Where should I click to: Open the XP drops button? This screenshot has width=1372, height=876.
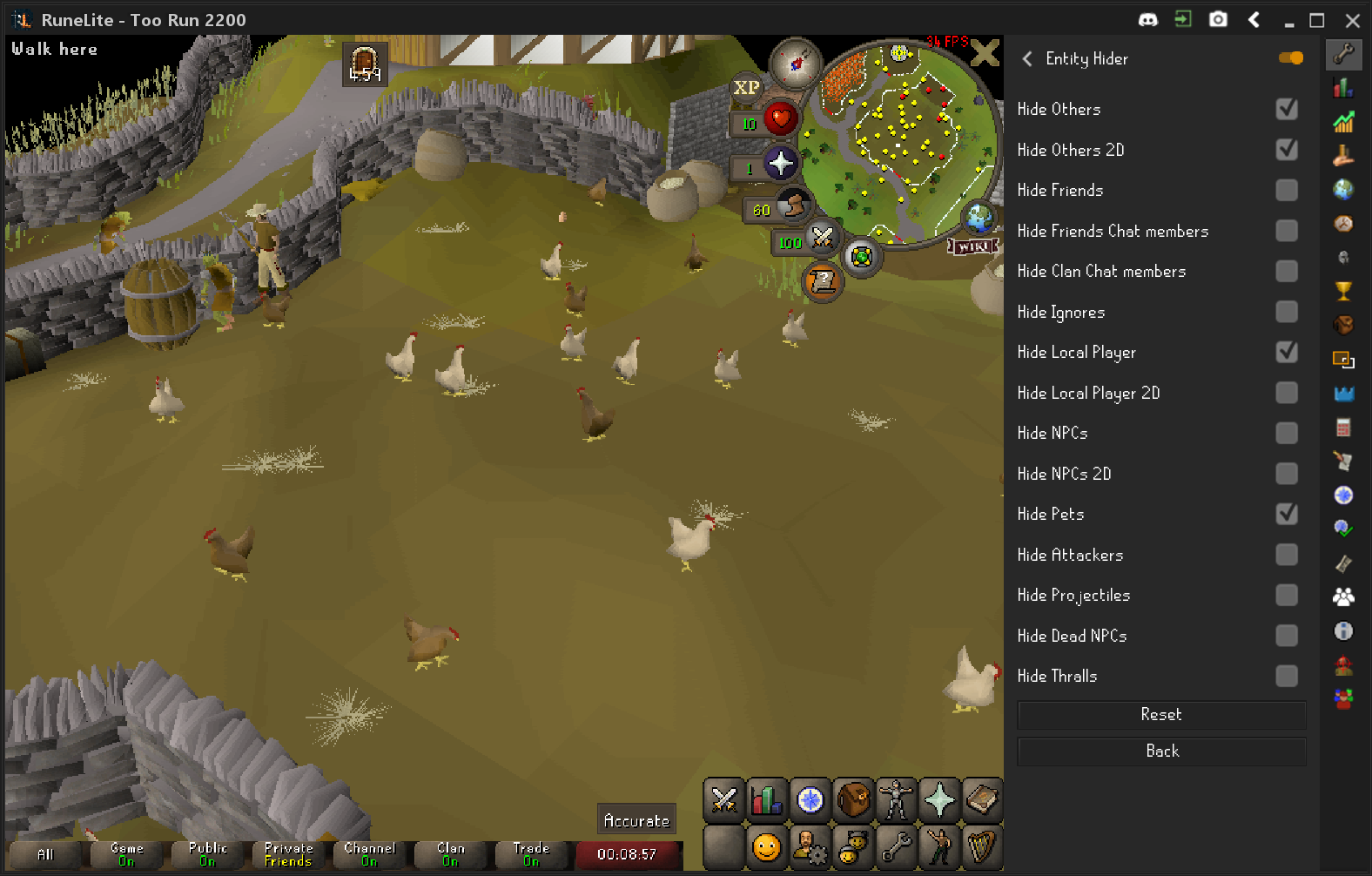pos(746,87)
